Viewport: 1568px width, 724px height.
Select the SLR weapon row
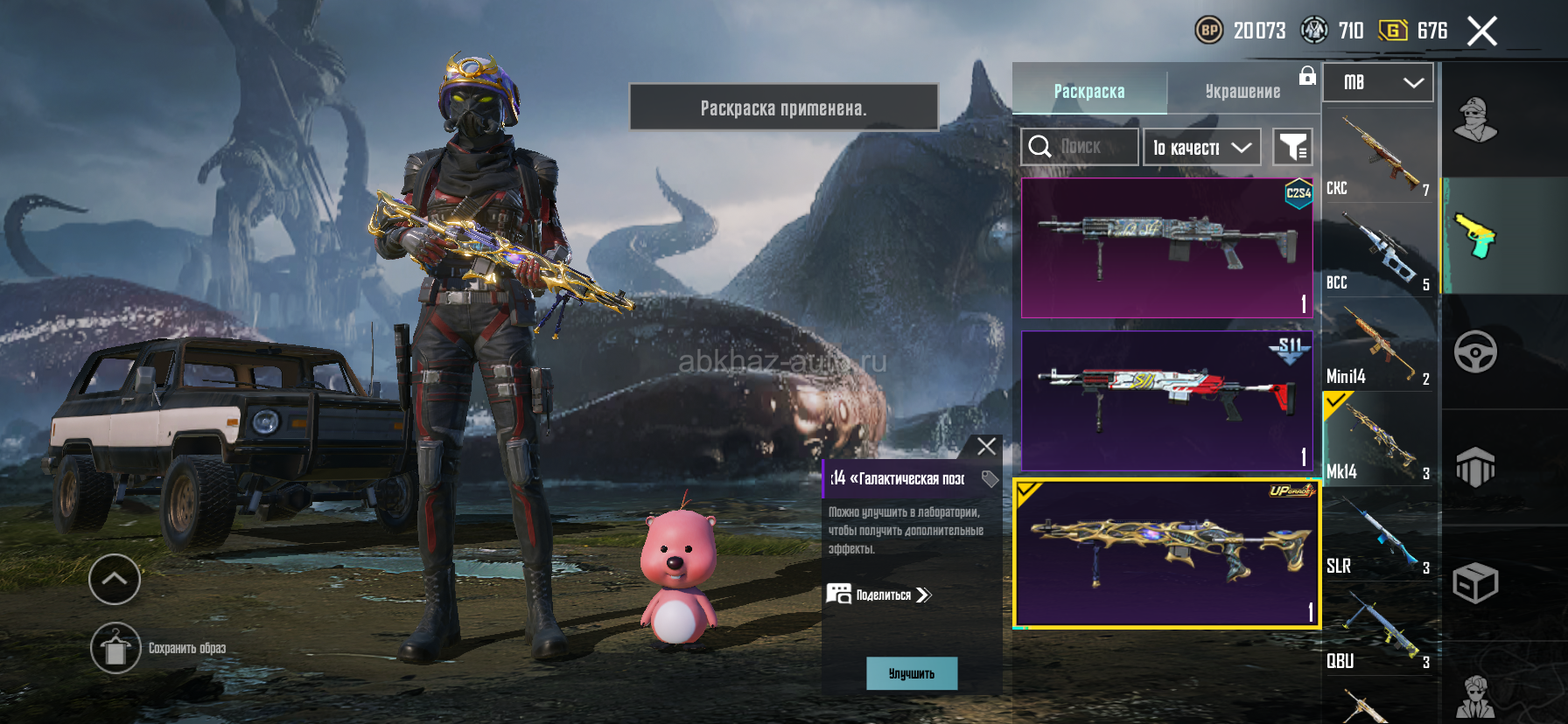click(x=1378, y=535)
